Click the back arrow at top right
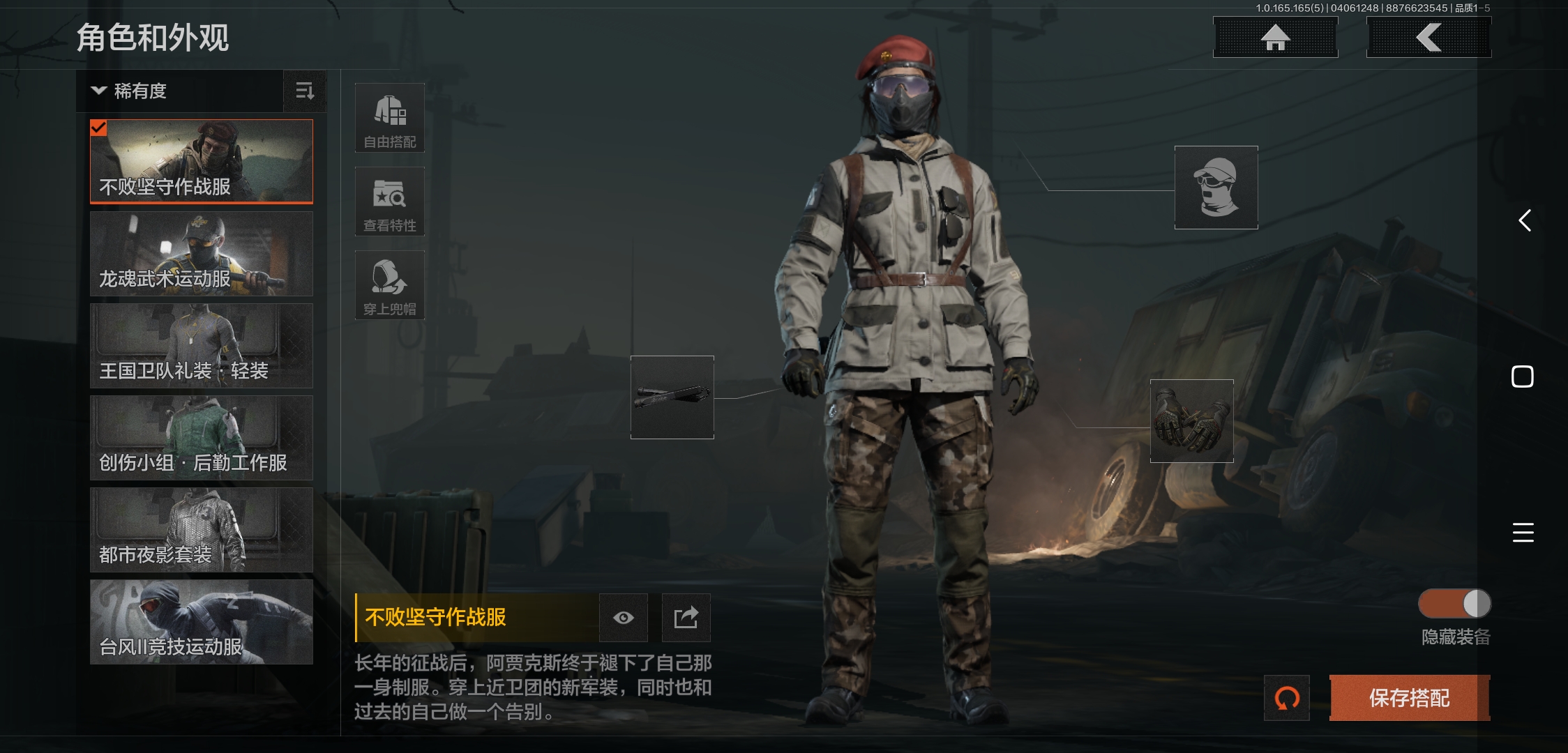 pyautogui.click(x=1428, y=38)
